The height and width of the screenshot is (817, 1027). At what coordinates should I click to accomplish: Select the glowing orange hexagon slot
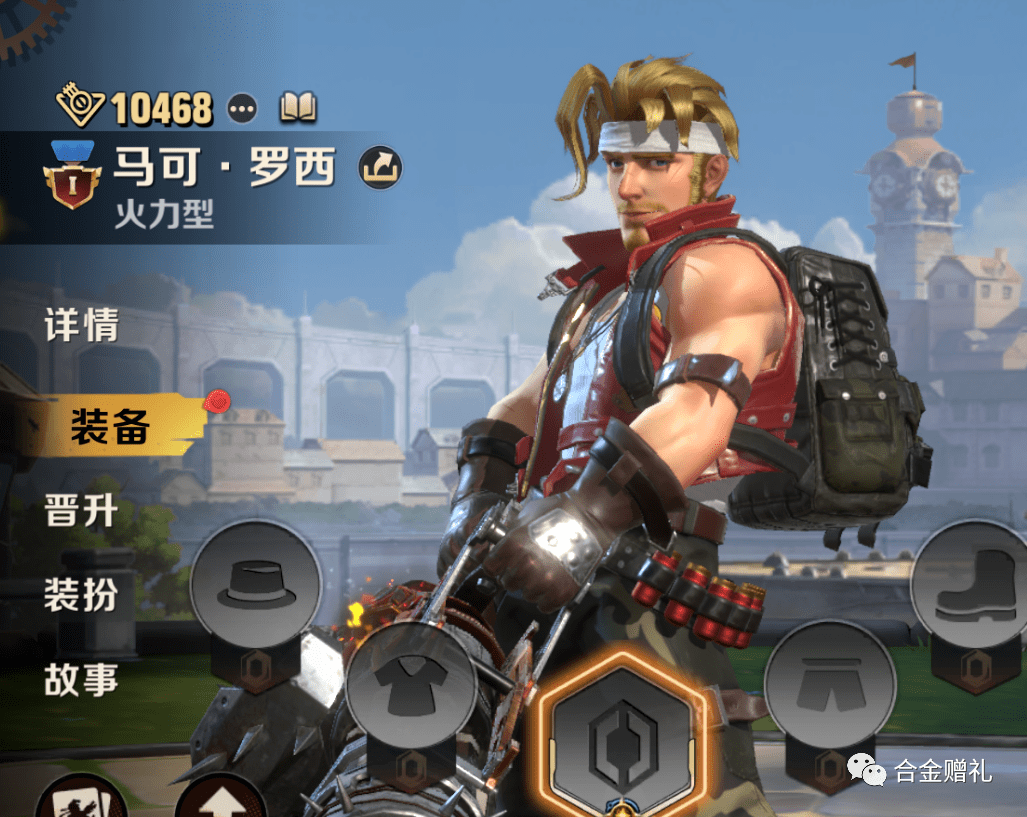pos(620,737)
